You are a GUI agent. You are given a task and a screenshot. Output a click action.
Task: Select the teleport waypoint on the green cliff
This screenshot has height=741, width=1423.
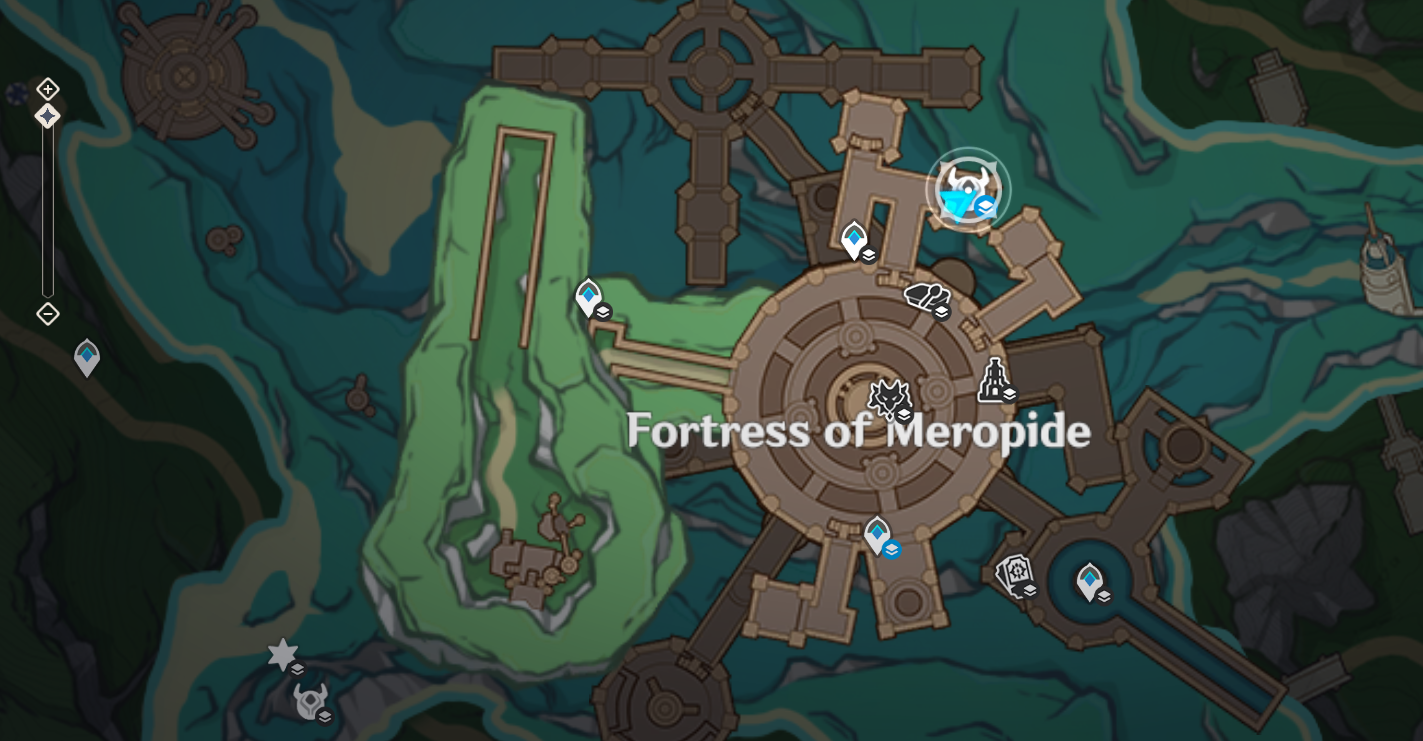(589, 297)
